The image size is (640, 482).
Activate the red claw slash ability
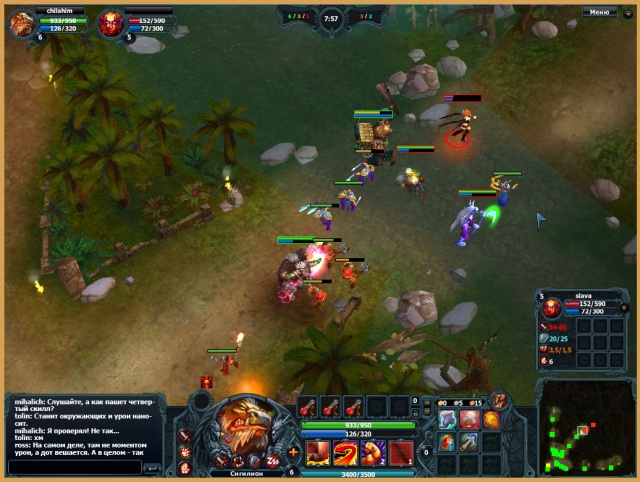tap(317, 452)
